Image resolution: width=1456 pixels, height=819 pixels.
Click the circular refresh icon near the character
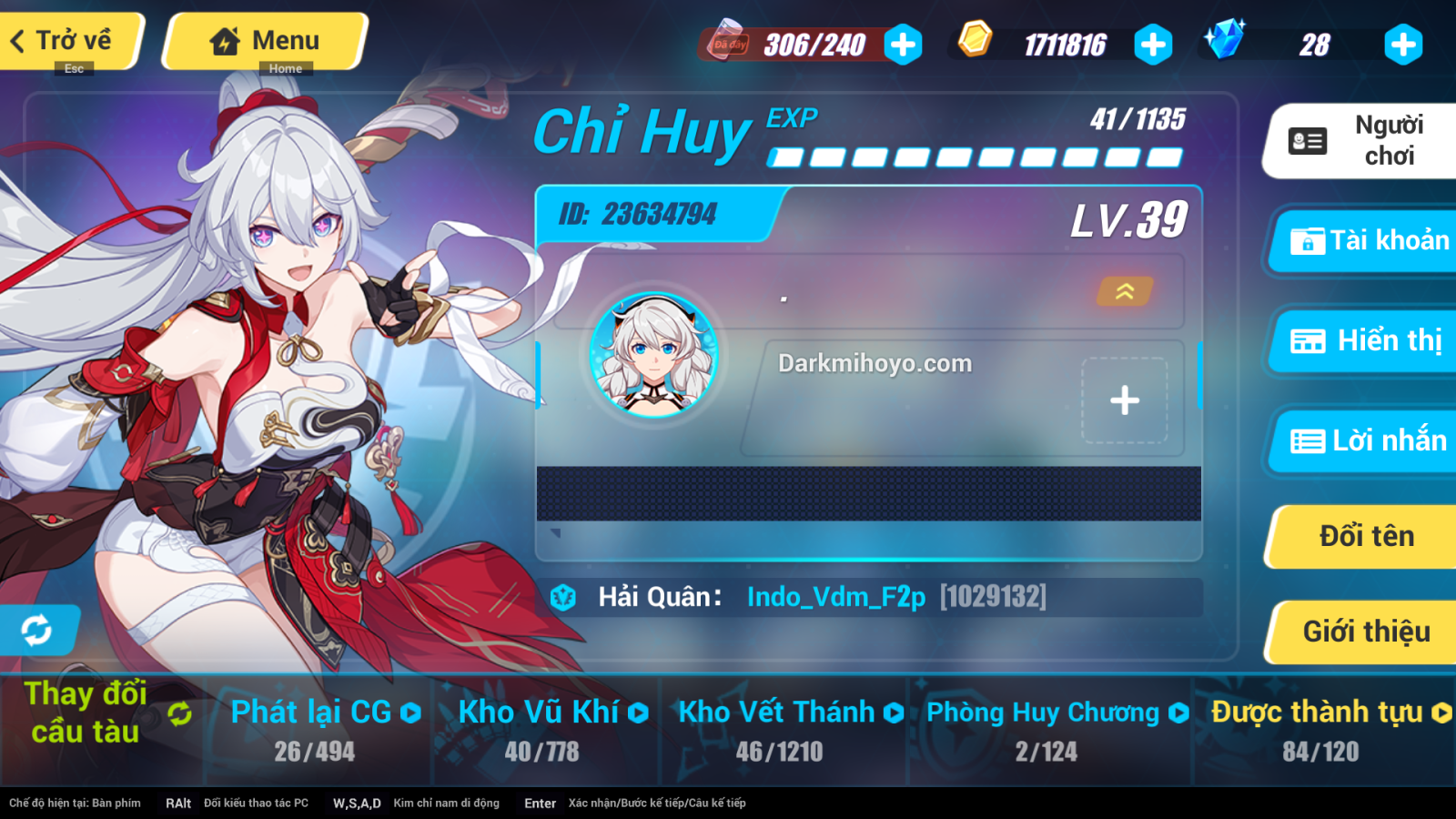36,630
